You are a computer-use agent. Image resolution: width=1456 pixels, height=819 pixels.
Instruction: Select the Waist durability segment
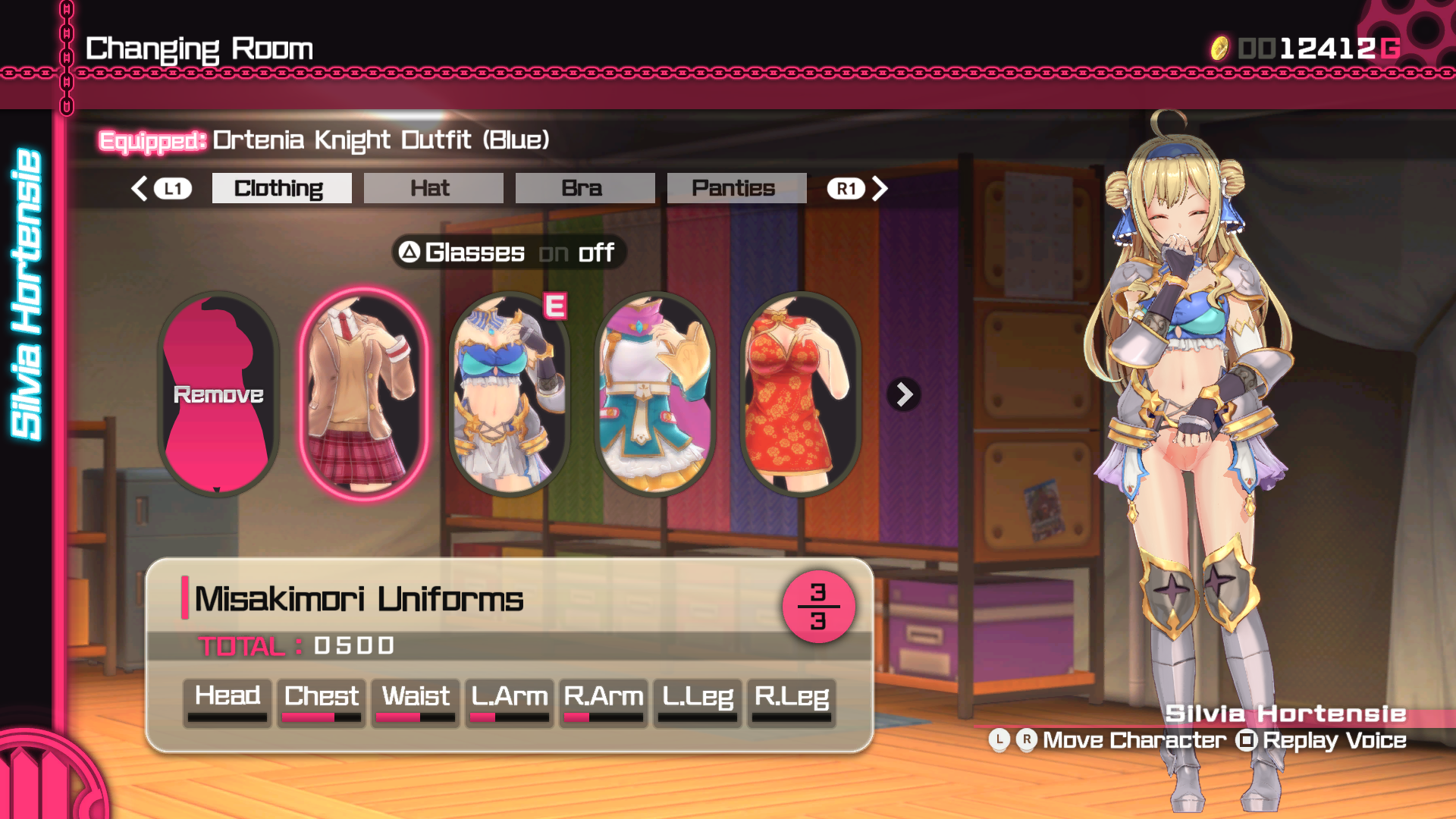coord(416,702)
